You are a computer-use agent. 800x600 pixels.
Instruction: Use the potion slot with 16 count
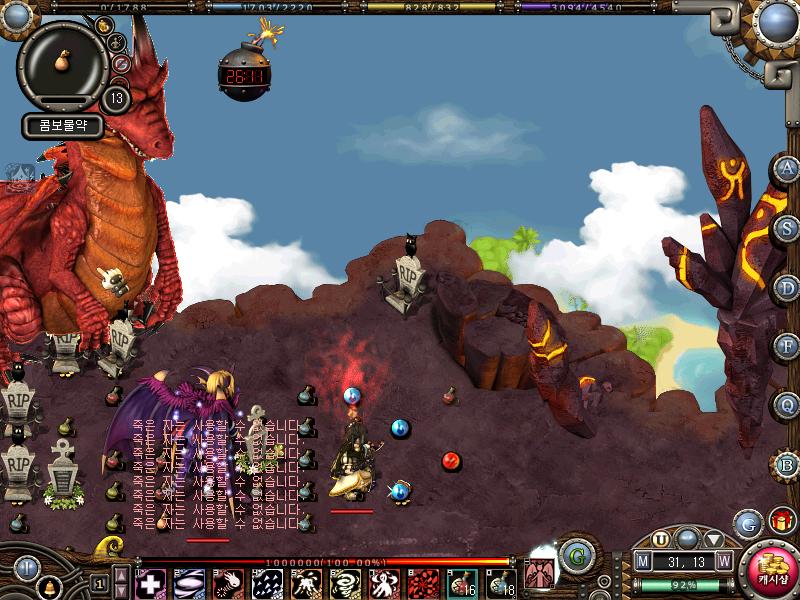(463, 583)
